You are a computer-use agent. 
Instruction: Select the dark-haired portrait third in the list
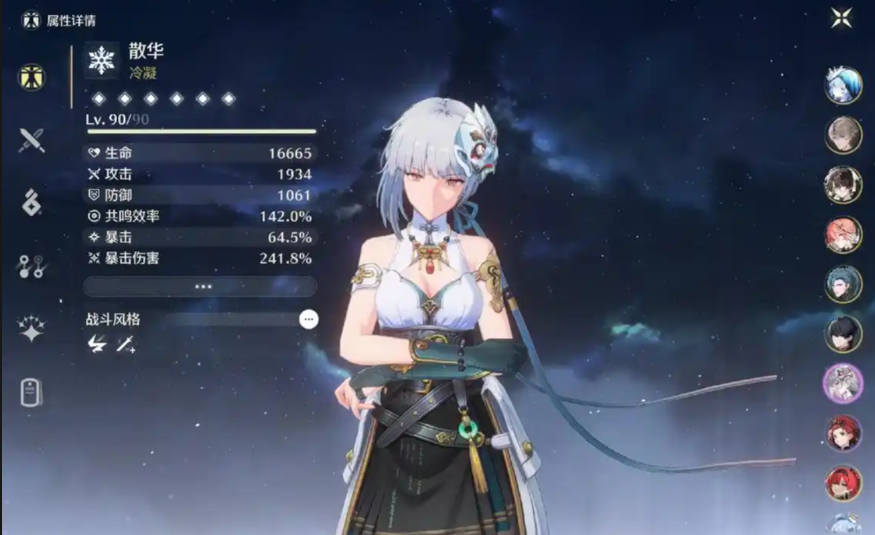[x=843, y=184]
